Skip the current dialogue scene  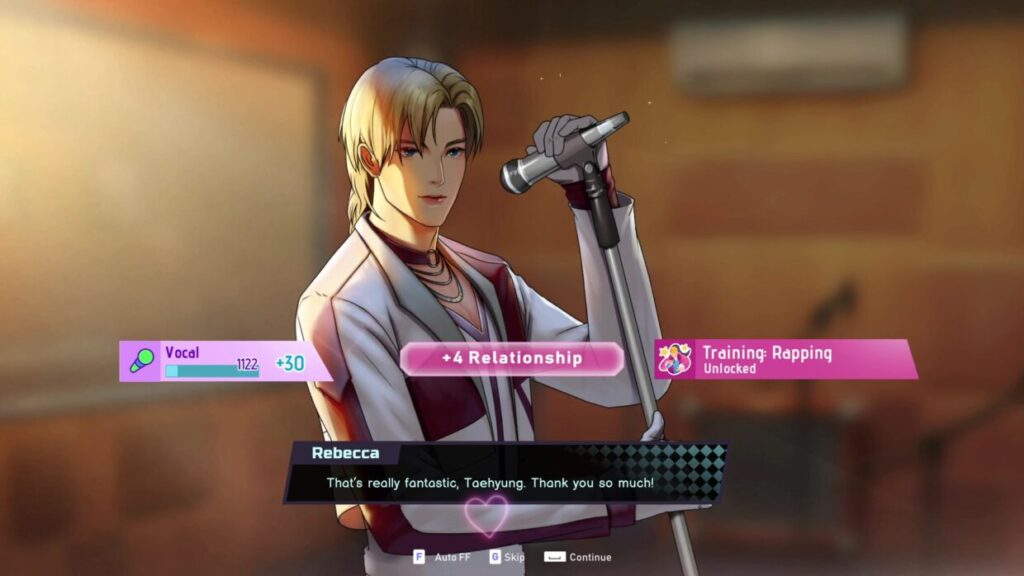click(507, 557)
